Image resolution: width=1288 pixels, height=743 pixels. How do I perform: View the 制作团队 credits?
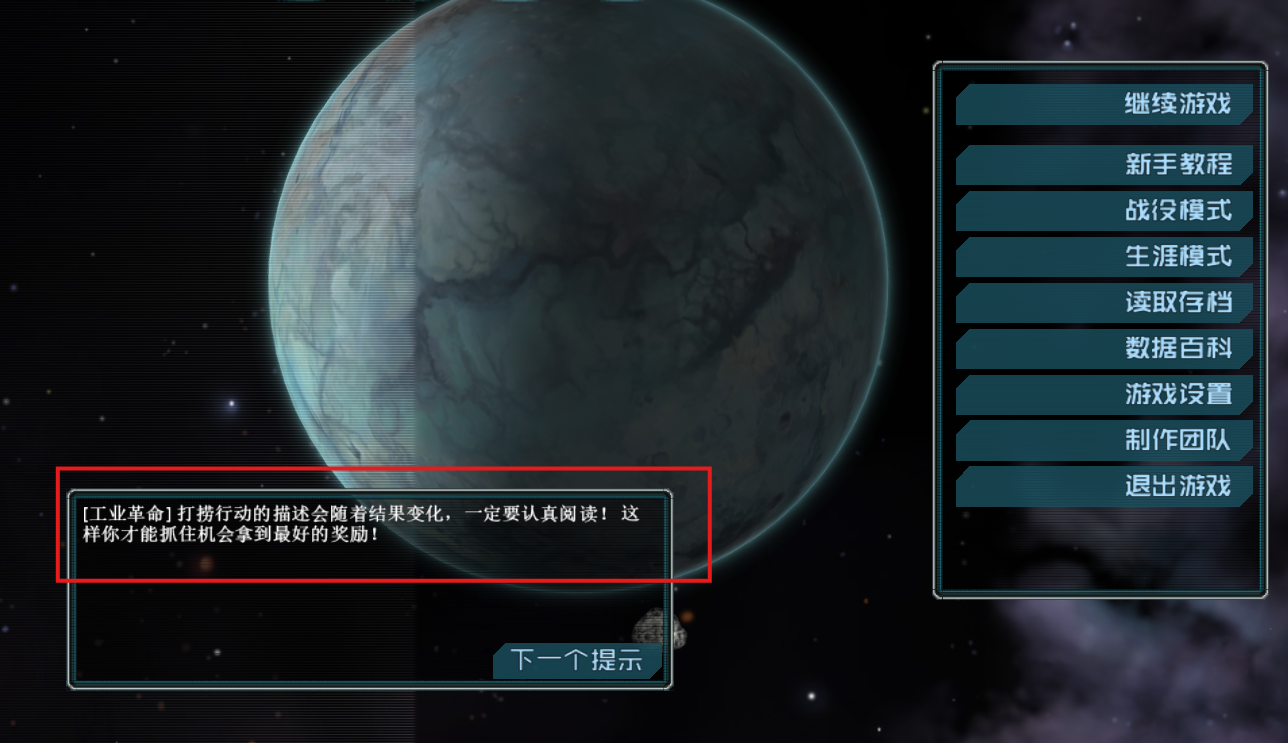coord(1103,441)
